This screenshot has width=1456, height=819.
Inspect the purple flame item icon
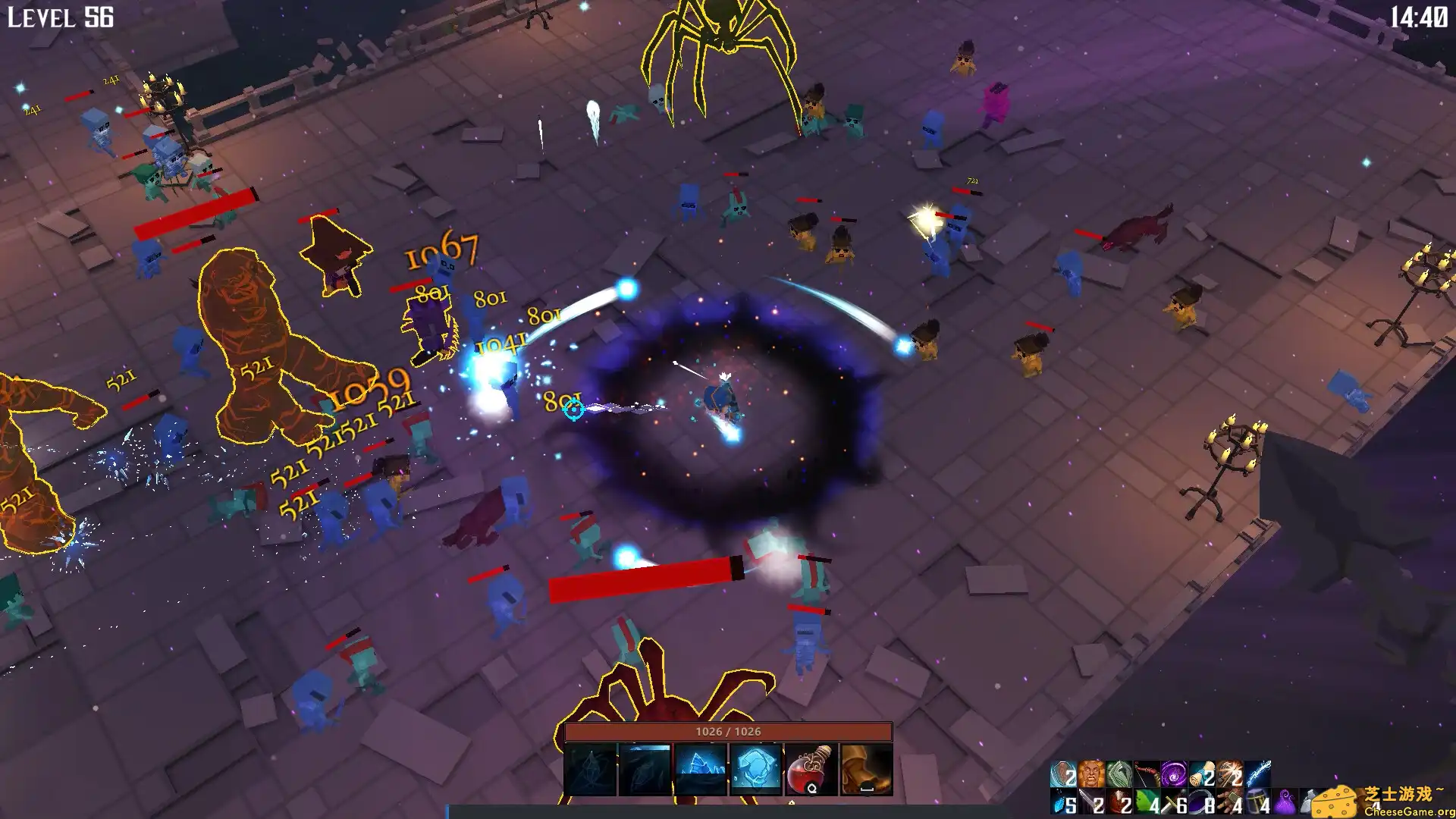click(x=1285, y=802)
